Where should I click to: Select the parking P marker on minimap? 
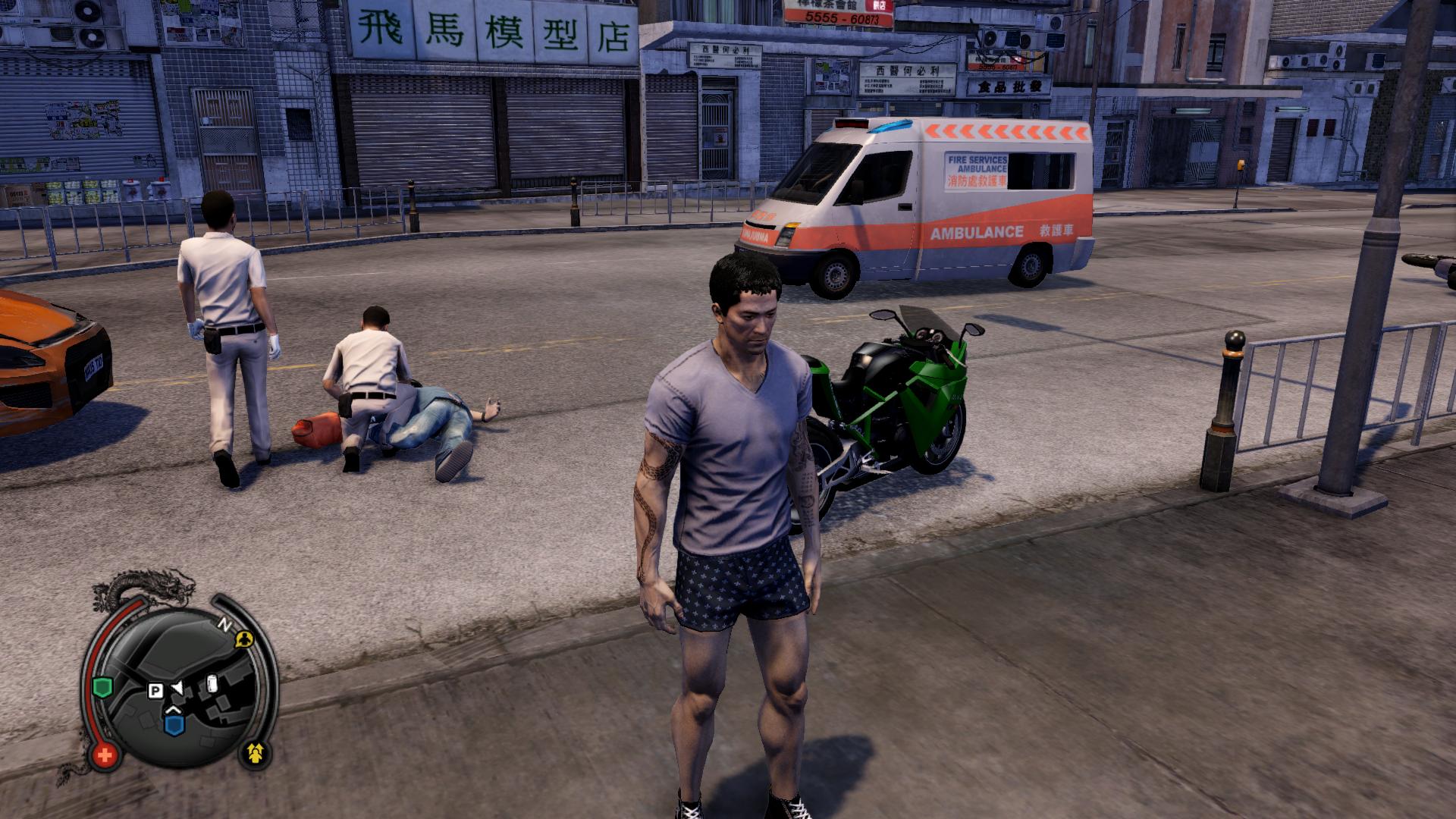pos(155,691)
